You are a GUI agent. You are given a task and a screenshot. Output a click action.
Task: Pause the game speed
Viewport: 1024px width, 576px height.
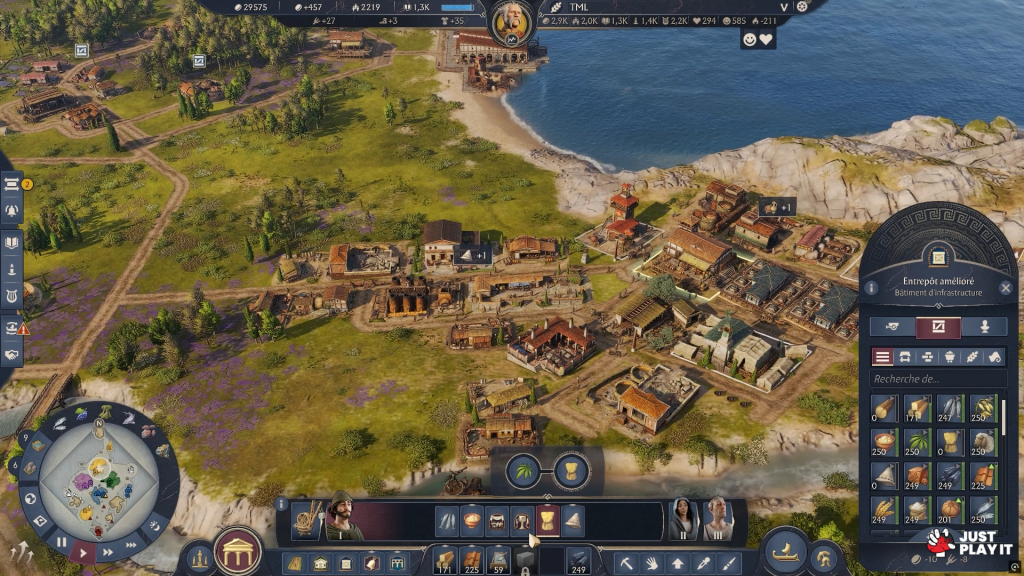[61, 543]
